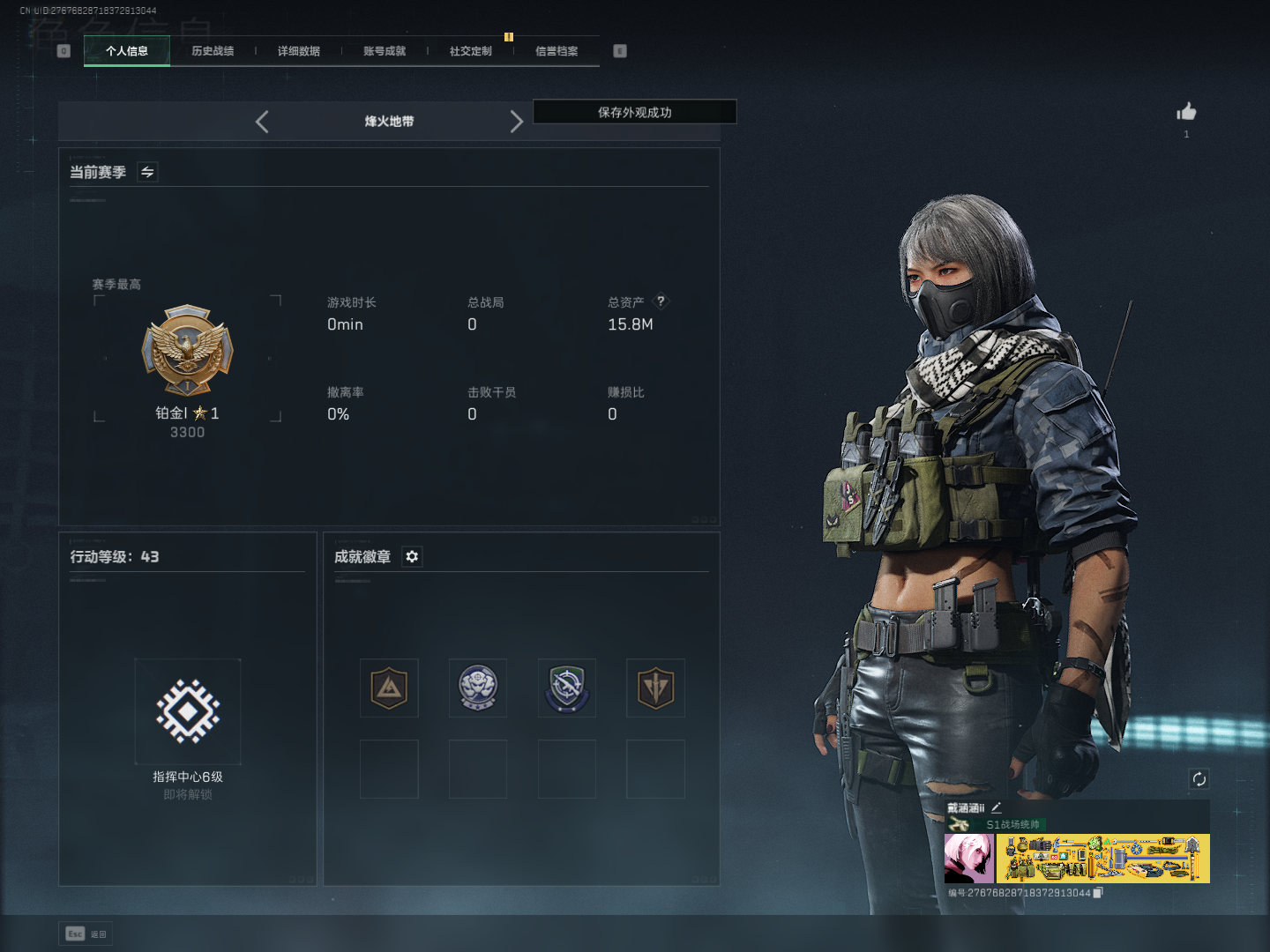Switch to the 个人信息 tab
The image size is (1270, 952).
point(127,51)
